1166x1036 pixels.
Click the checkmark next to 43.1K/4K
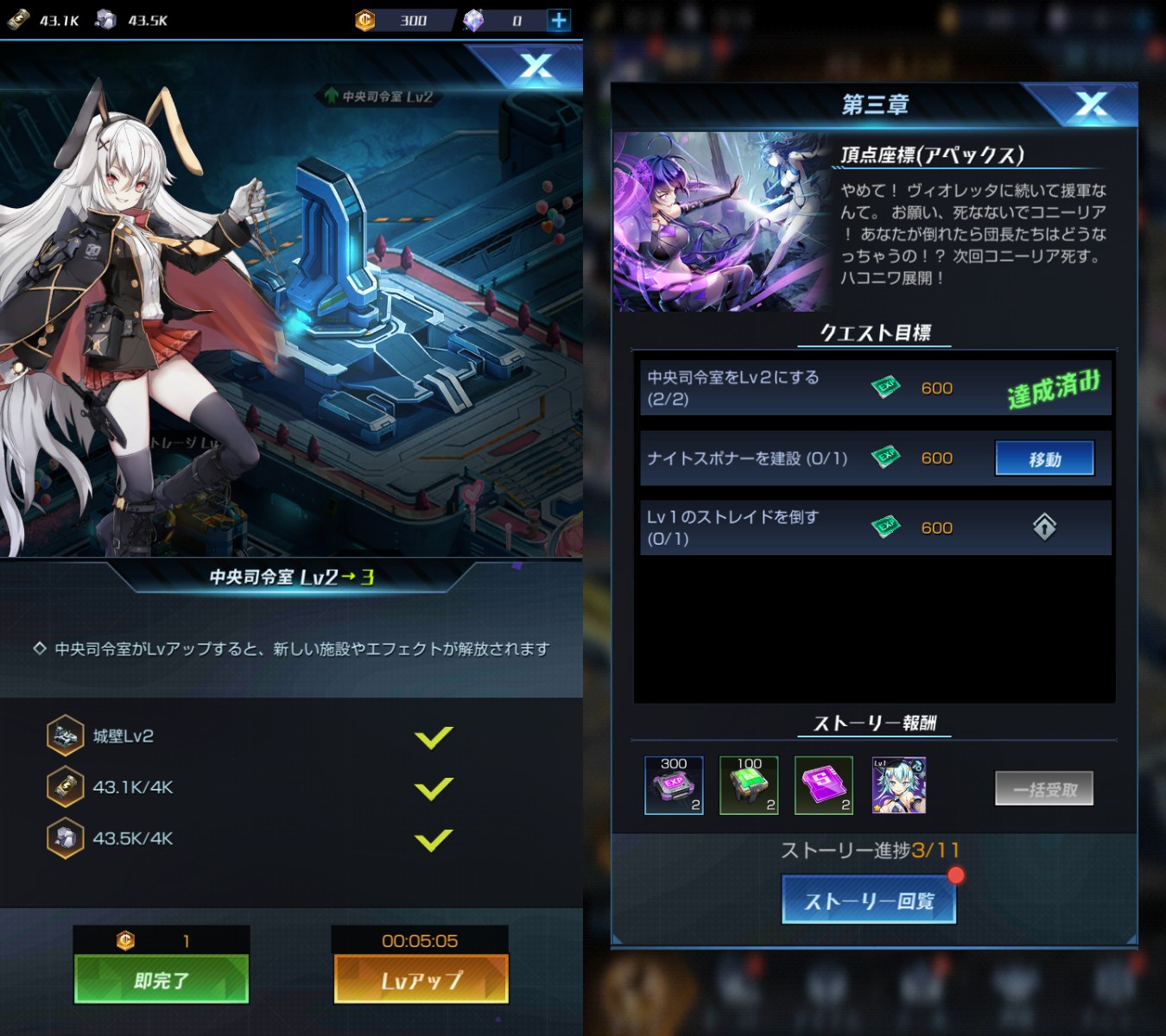[434, 787]
